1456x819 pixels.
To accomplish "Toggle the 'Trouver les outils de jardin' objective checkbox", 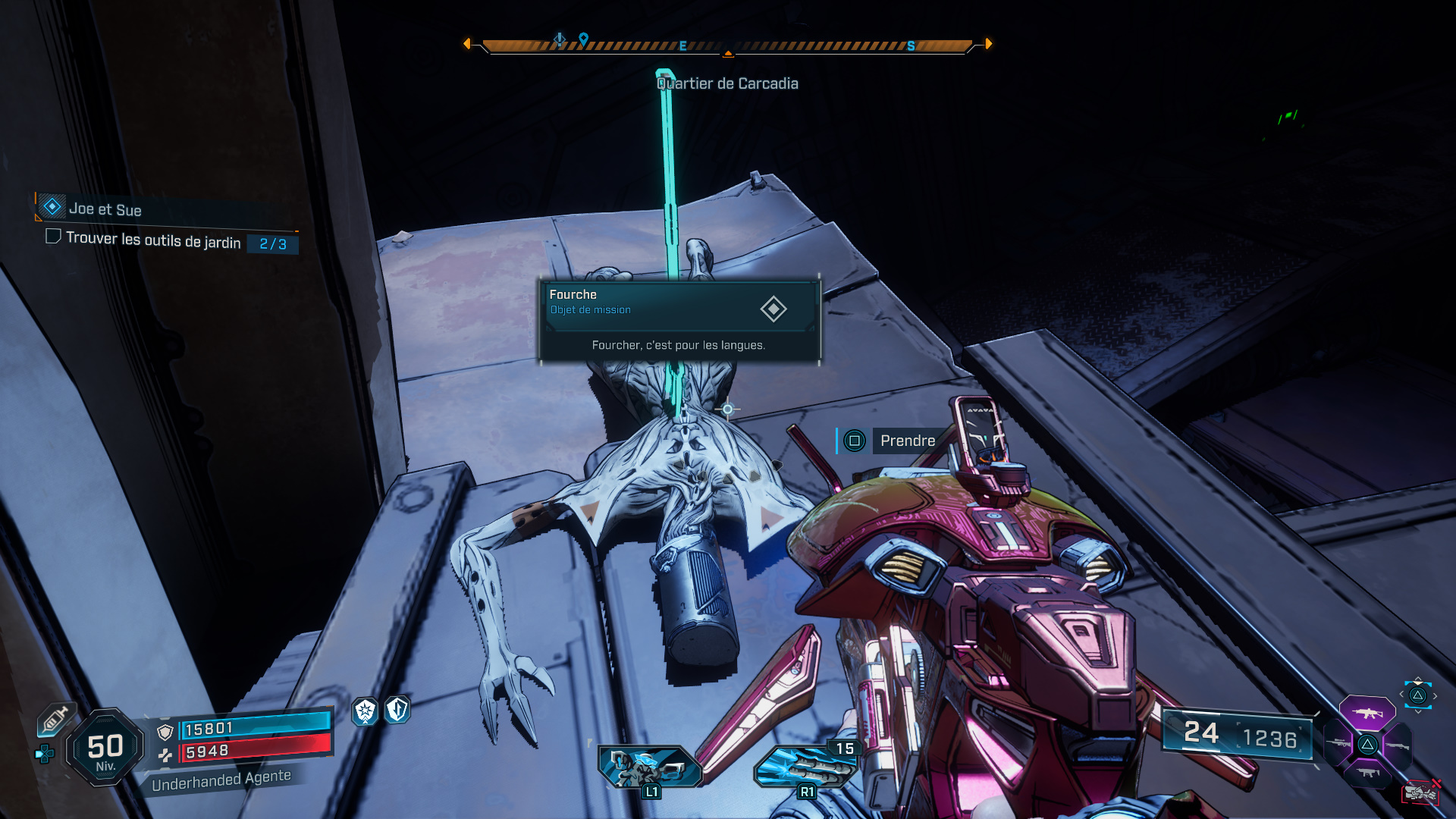I will tap(52, 242).
